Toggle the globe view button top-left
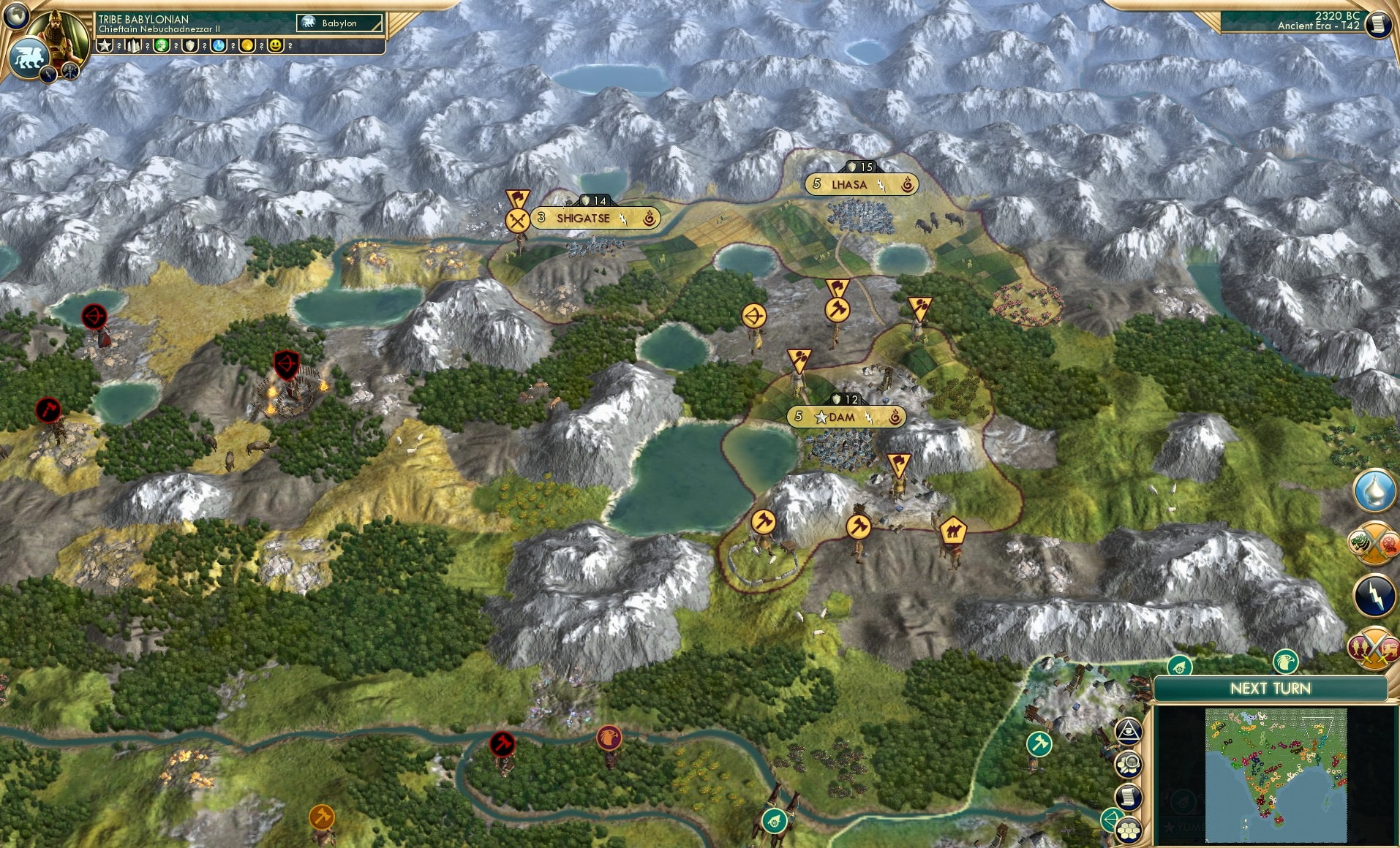 [18, 16]
